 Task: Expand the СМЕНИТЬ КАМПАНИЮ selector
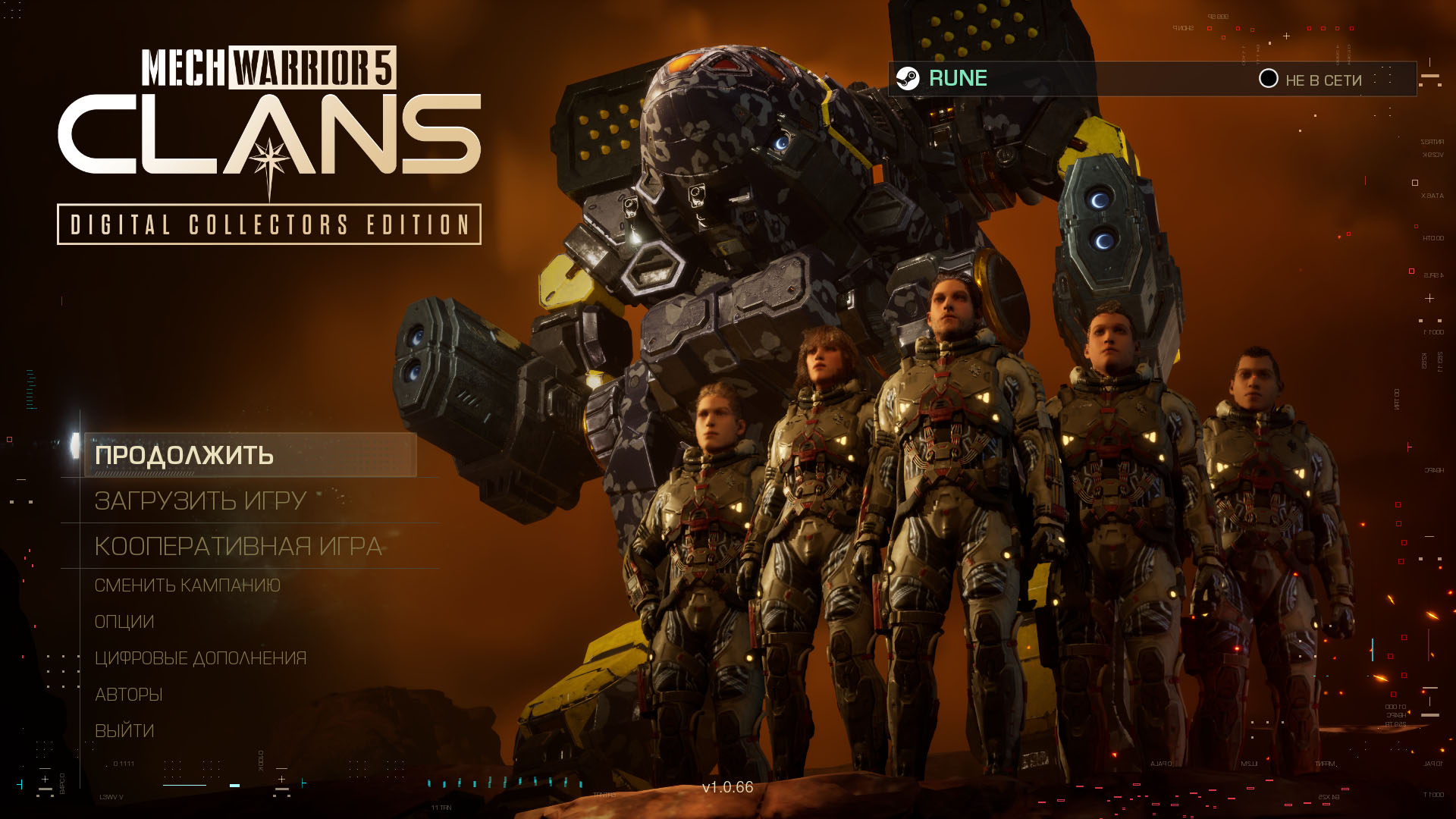coord(187,585)
